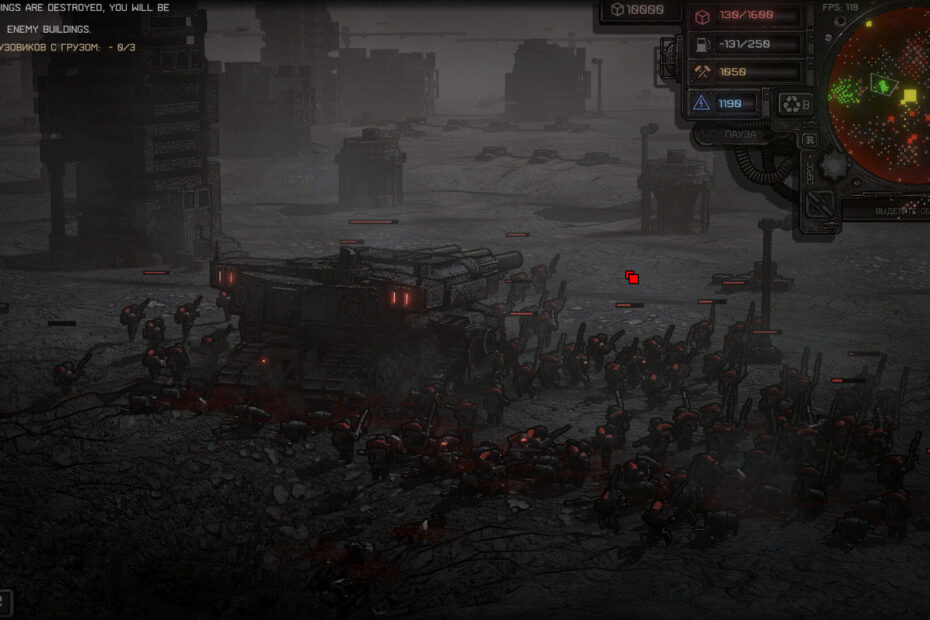Click the partly hidden square button at the bottom-left edge
The height and width of the screenshot is (620, 930).
[4, 603]
